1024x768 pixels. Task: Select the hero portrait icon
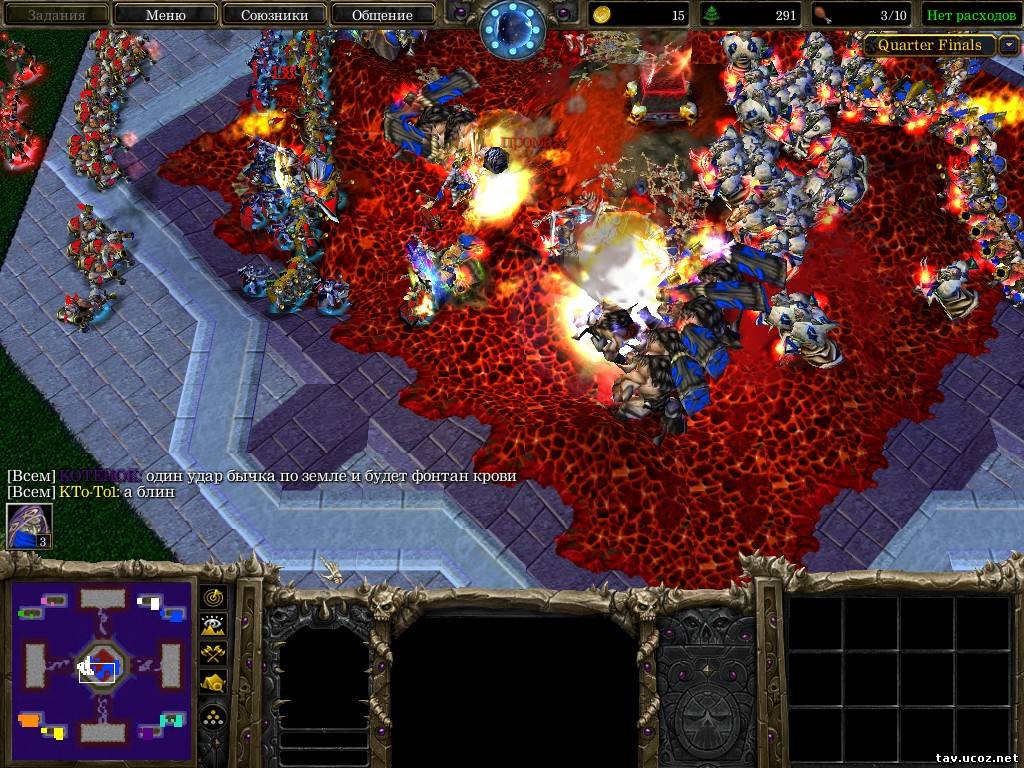click(29, 525)
